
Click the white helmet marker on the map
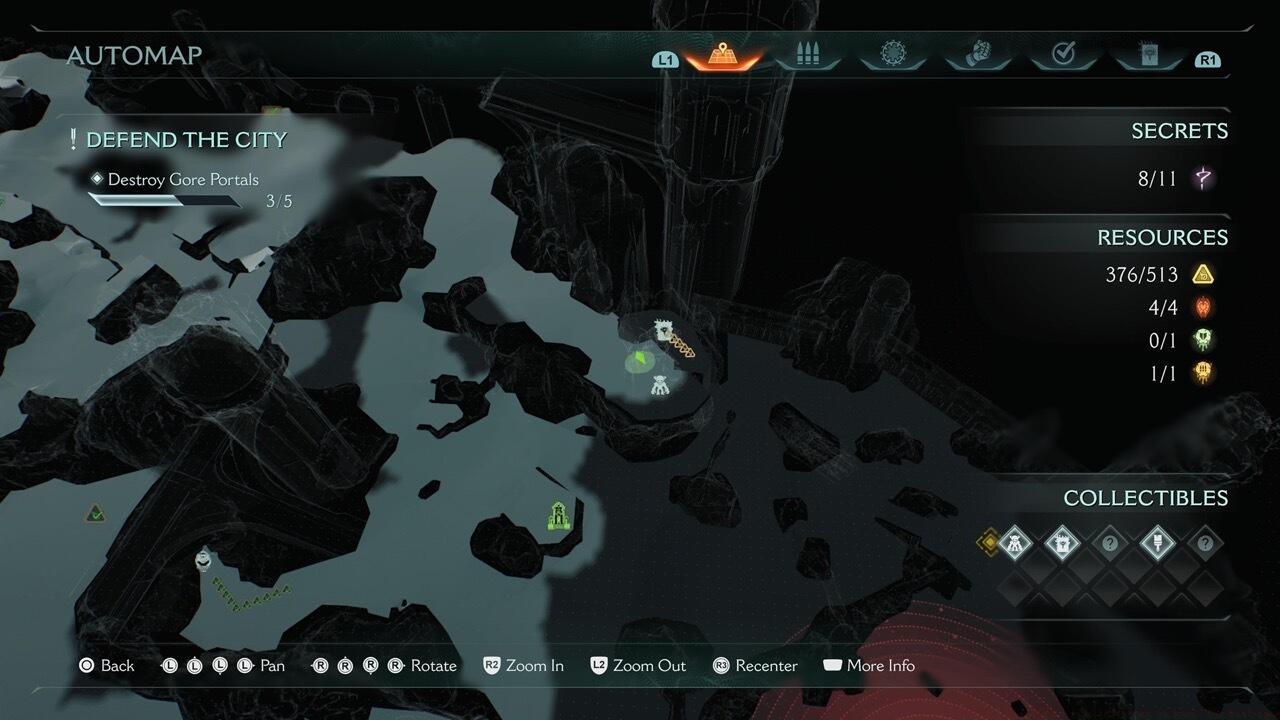(x=204, y=558)
